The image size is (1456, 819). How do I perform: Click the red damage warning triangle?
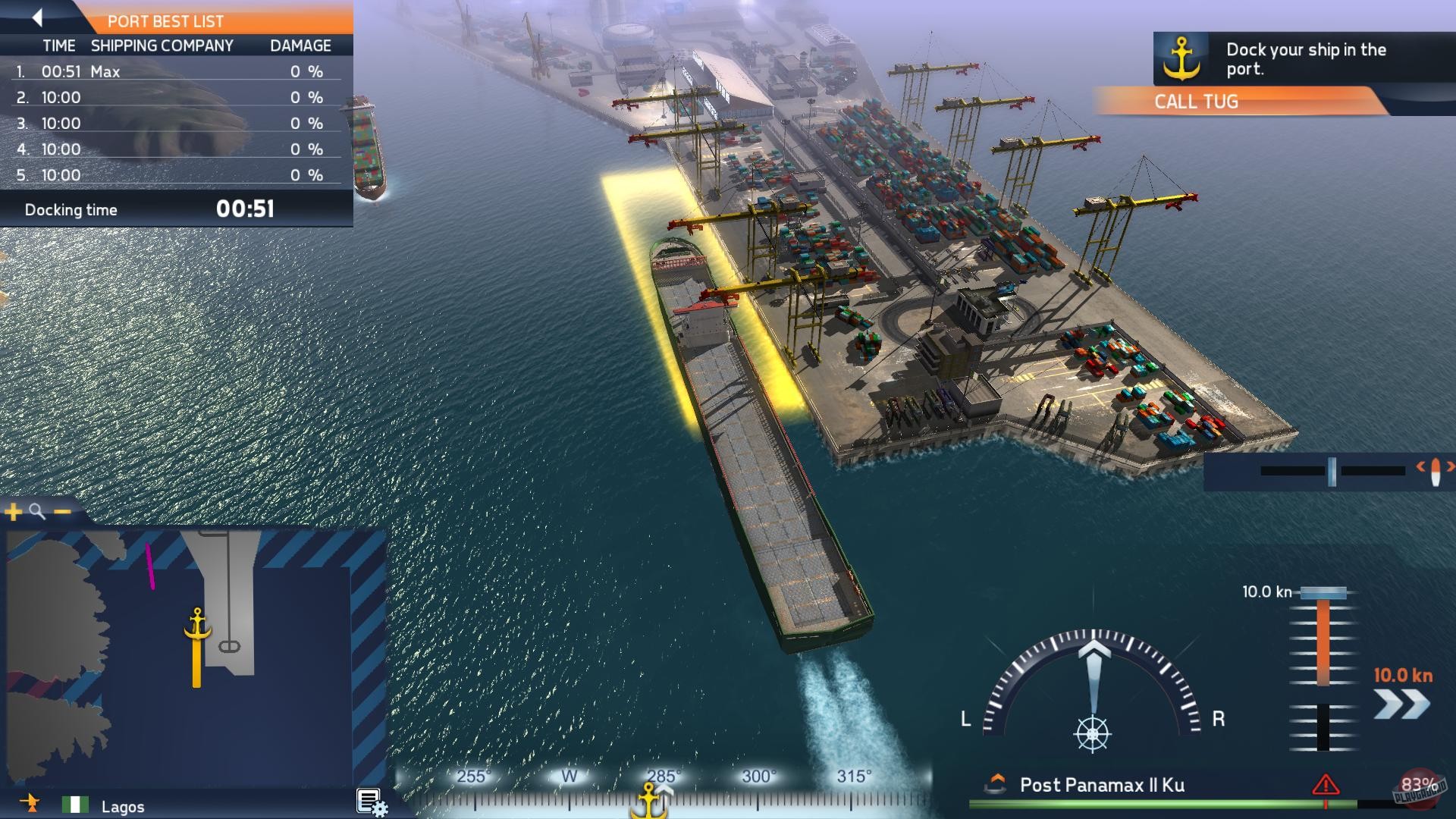tap(1326, 785)
